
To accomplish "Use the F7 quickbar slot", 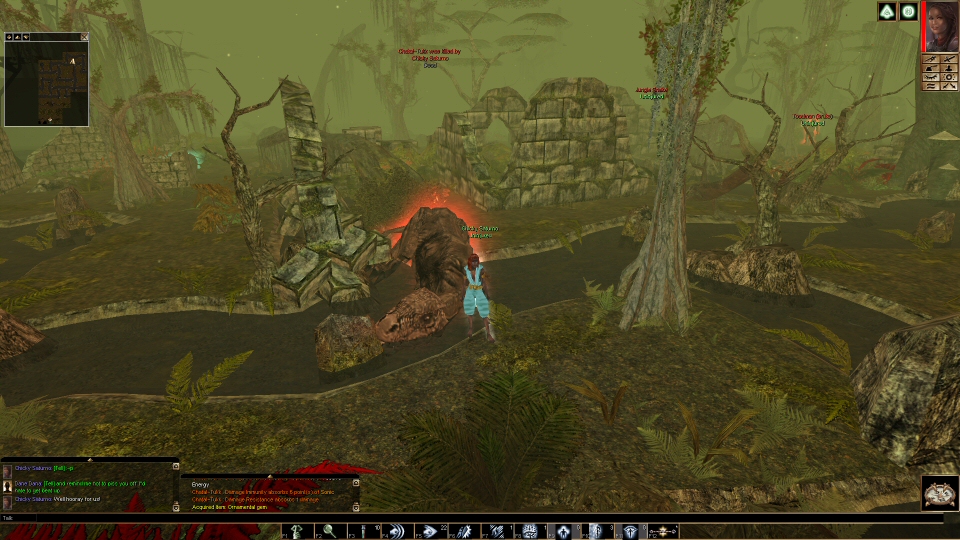I will [497, 531].
